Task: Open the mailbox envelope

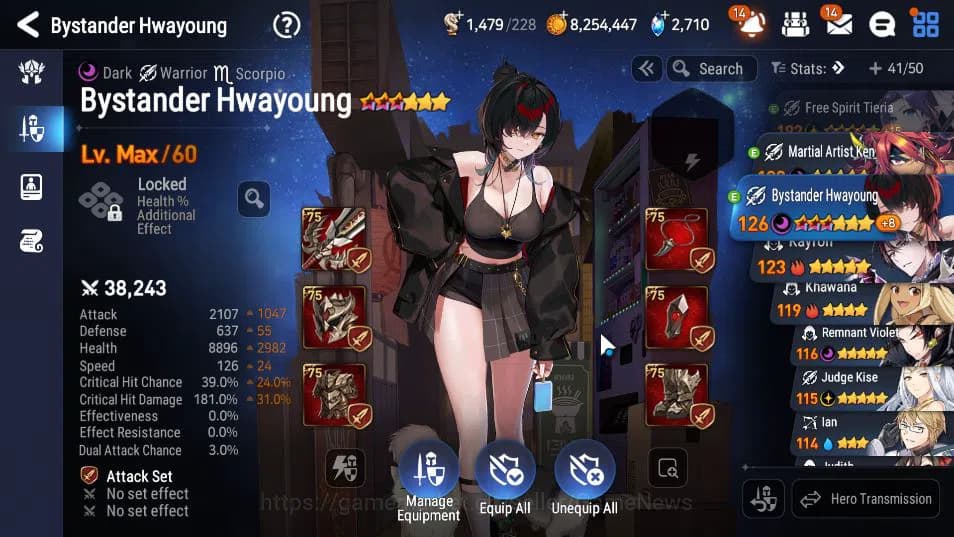Action: pyautogui.click(x=839, y=25)
